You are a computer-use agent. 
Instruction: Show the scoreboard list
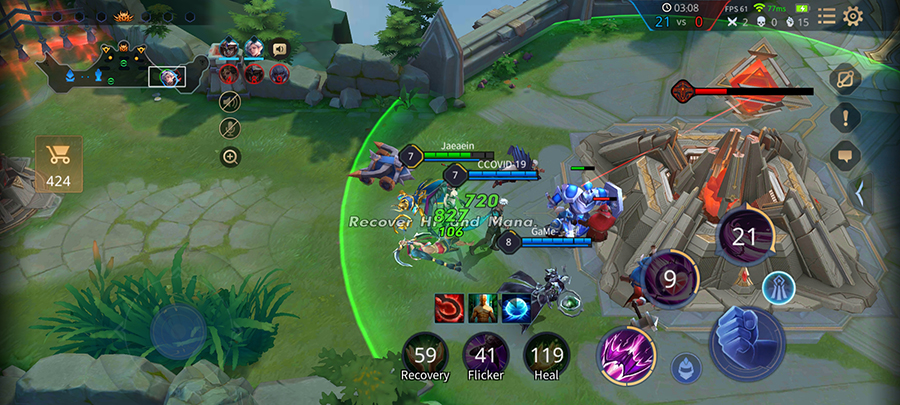point(826,15)
